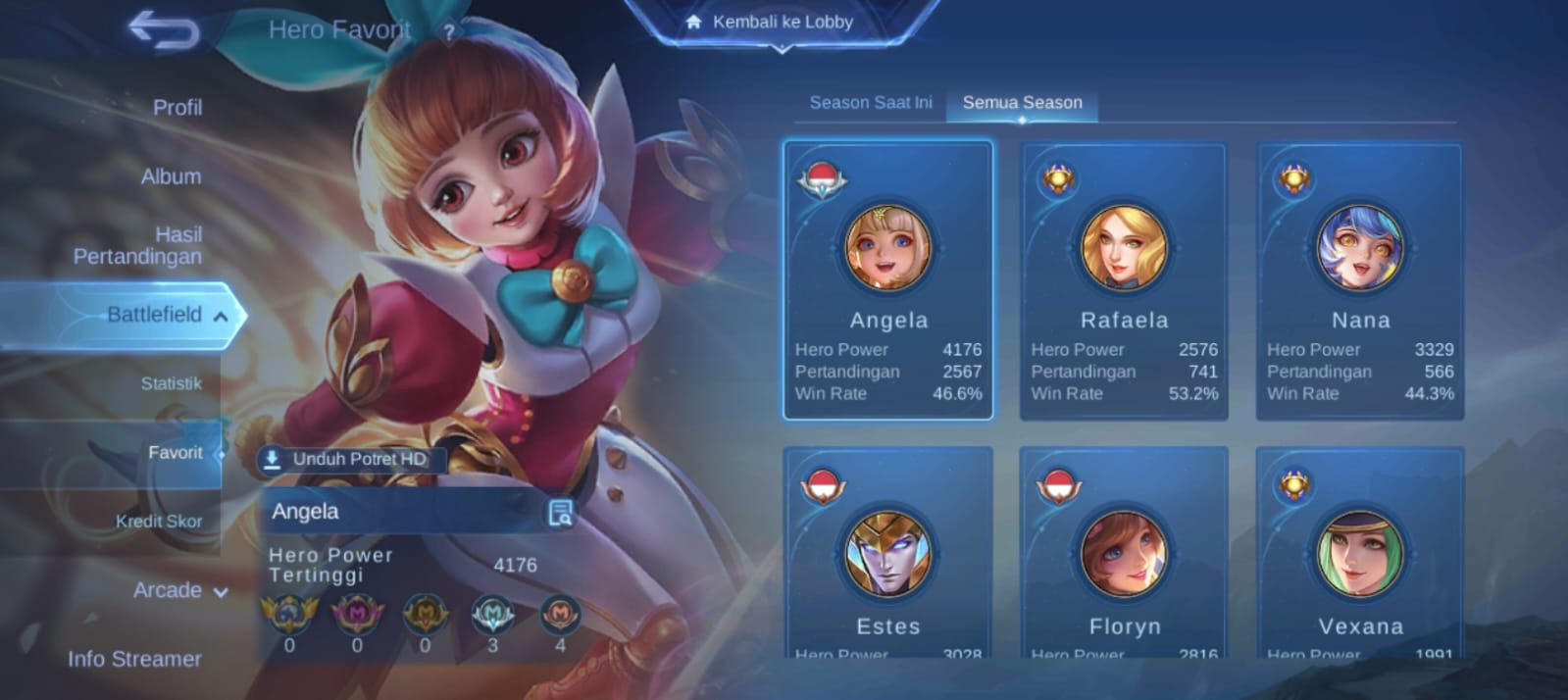Open the Hero Favorit help question mark
1568x700 pixels.
tap(448, 31)
